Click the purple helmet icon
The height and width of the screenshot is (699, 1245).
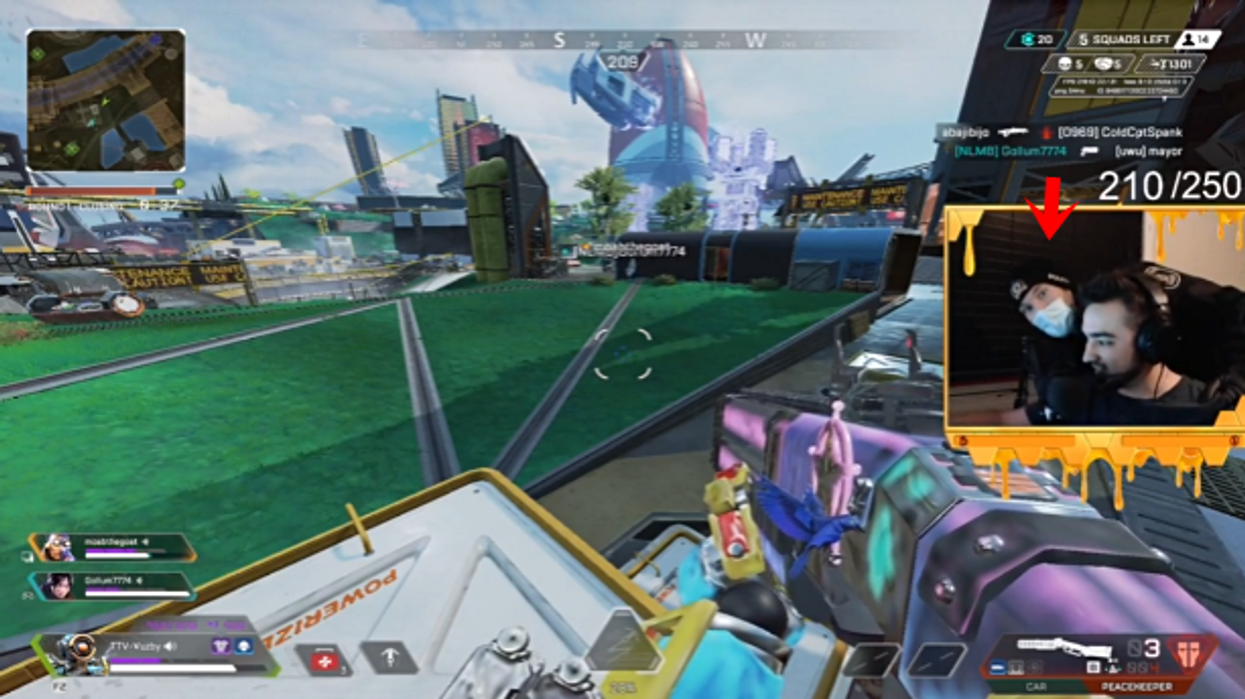coord(220,647)
